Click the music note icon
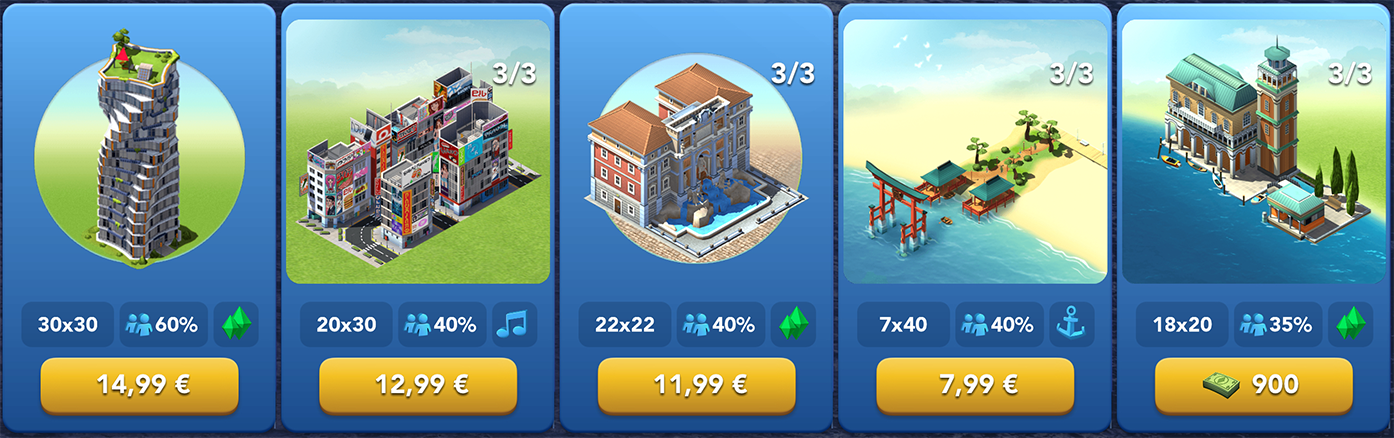This screenshot has height=438, width=1394. [x=515, y=325]
